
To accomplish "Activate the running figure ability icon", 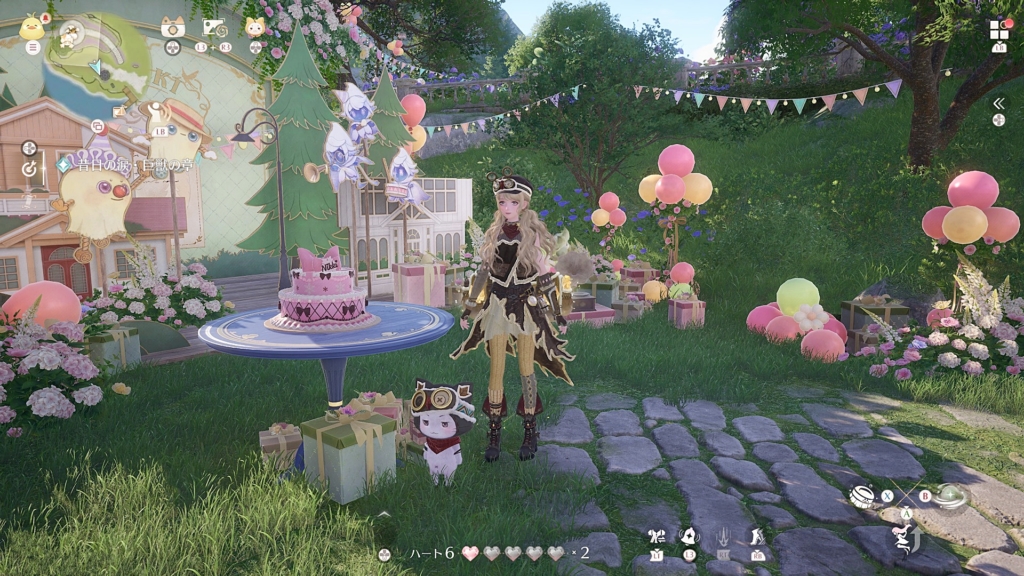I will click(x=758, y=536).
